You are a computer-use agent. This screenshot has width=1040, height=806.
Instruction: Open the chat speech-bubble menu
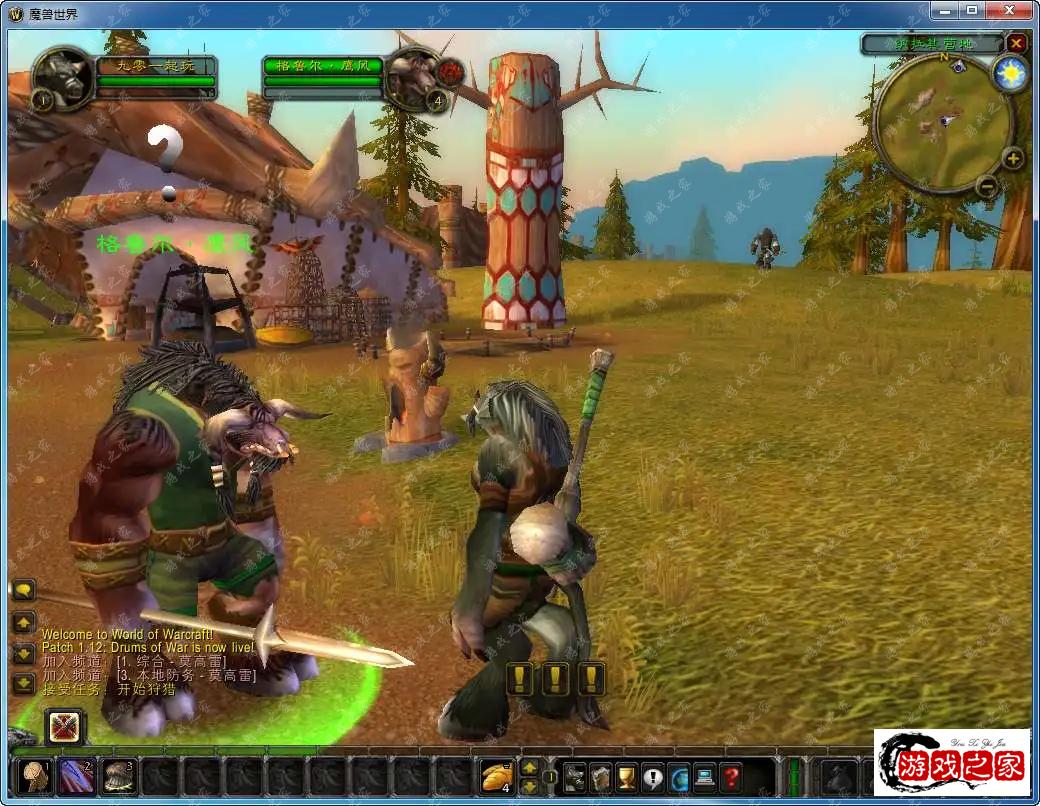pyautogui.click(x=23, y=591)
